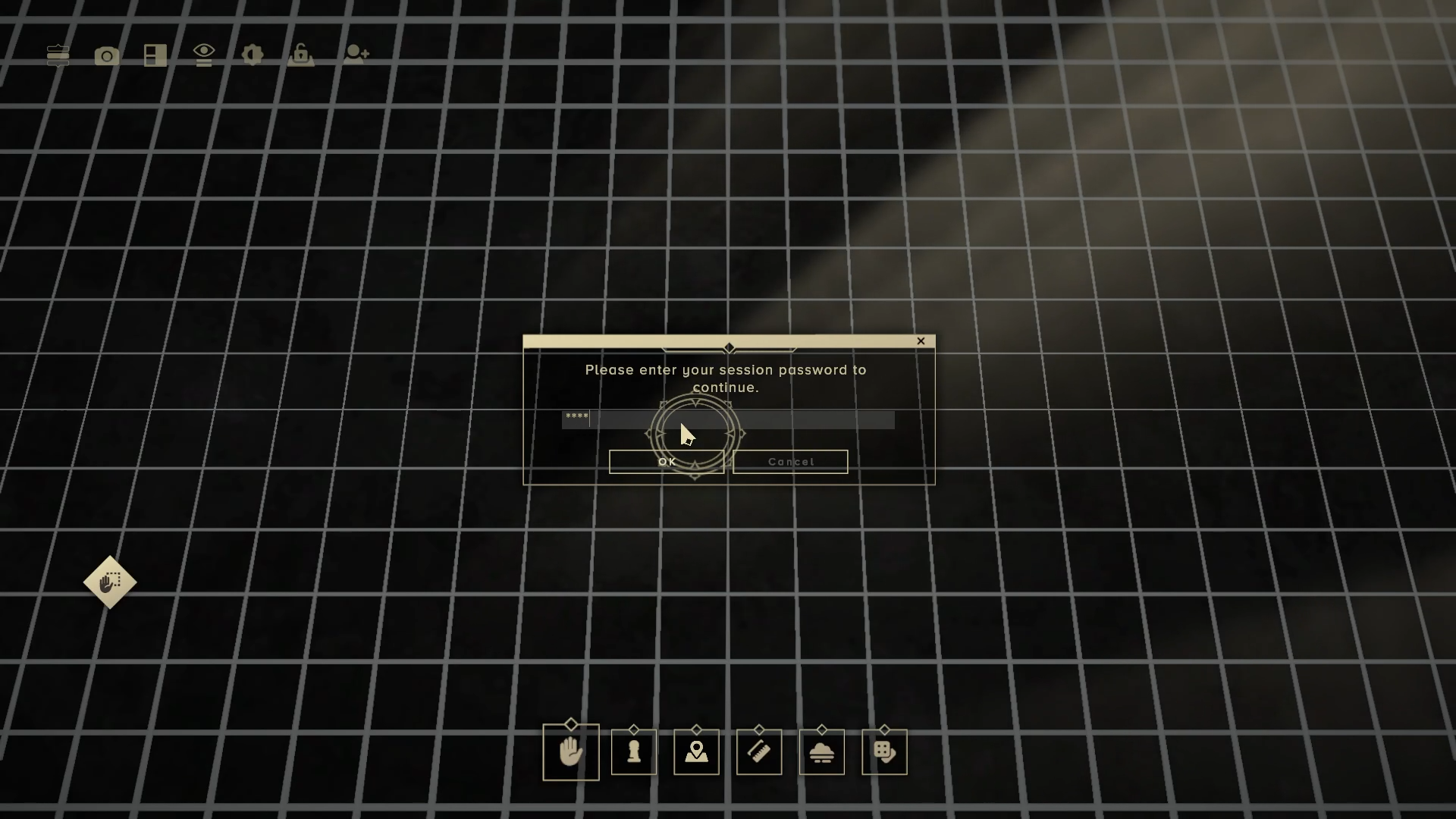
Task: Toggle the session lock
Action: pos(300,55)
